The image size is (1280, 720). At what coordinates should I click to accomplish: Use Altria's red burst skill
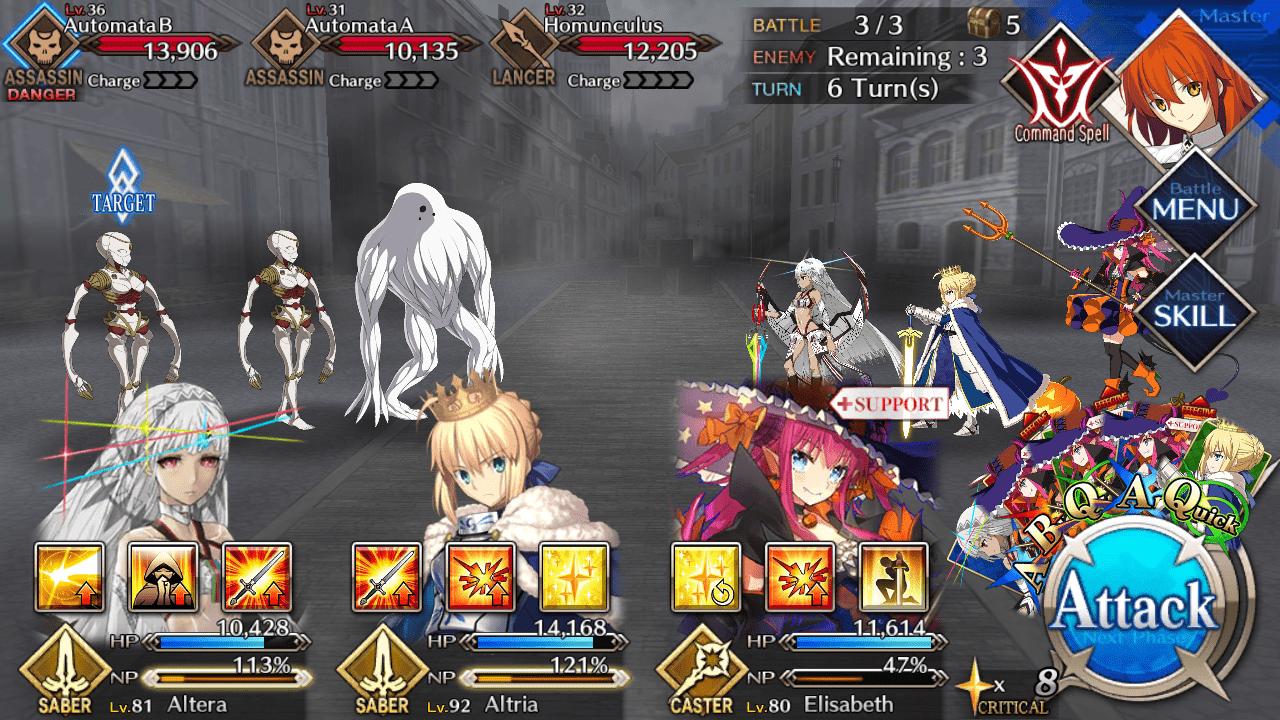click(x=481, y=577)
